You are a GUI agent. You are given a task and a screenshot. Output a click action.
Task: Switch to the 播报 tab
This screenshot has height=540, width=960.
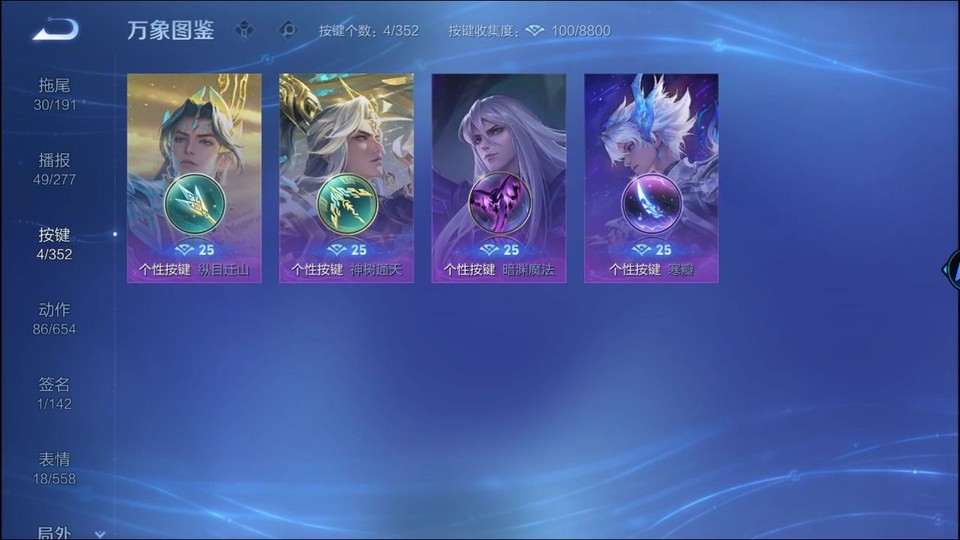[55, 169]
